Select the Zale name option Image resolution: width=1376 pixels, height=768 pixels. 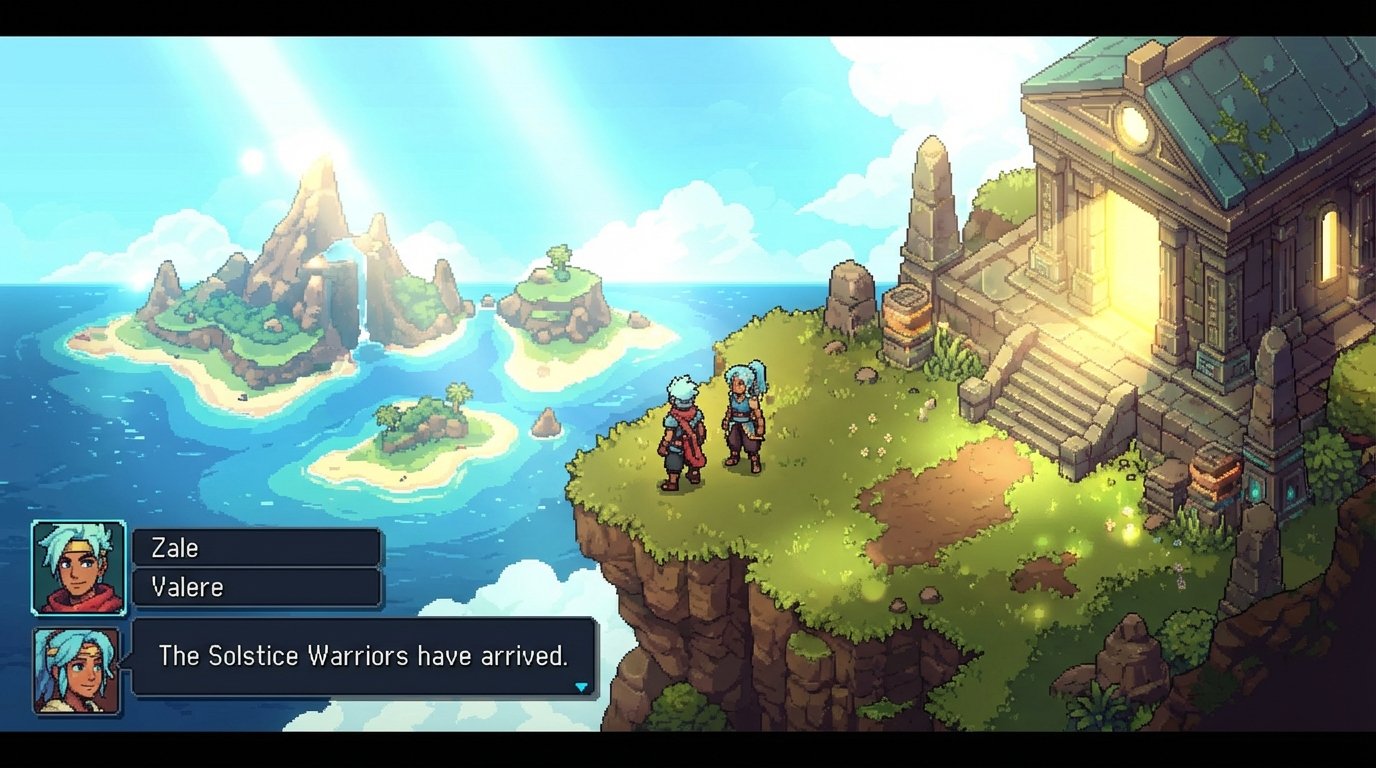pyautogui.click(x=255, y=547)
